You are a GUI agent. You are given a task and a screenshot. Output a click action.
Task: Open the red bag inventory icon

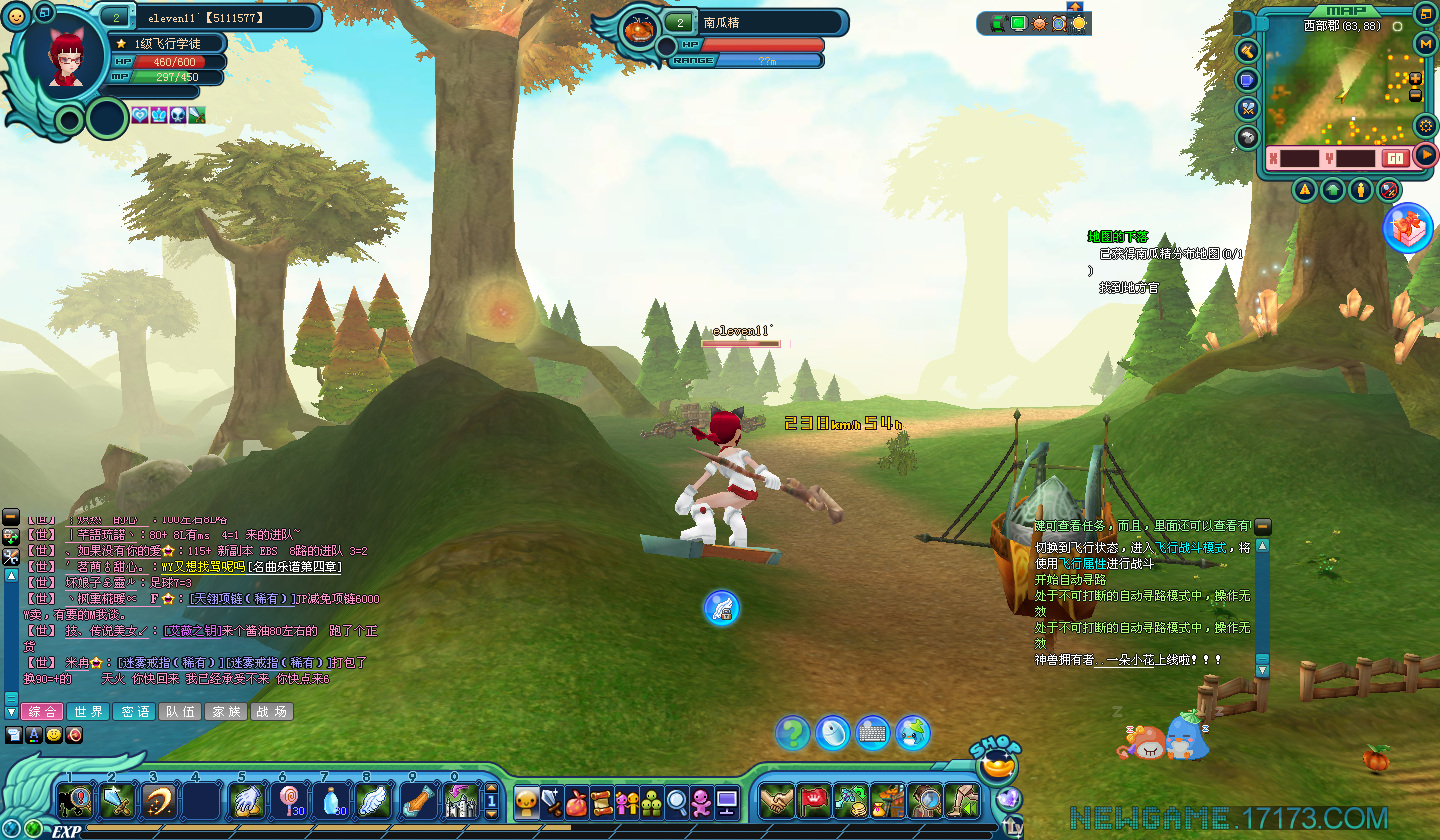click(577, 802)
